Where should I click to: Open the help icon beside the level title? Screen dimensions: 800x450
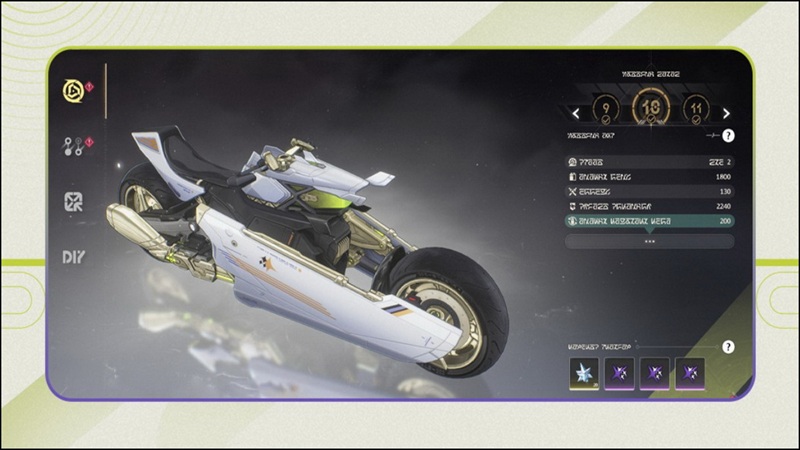click(x=728, y=135)
